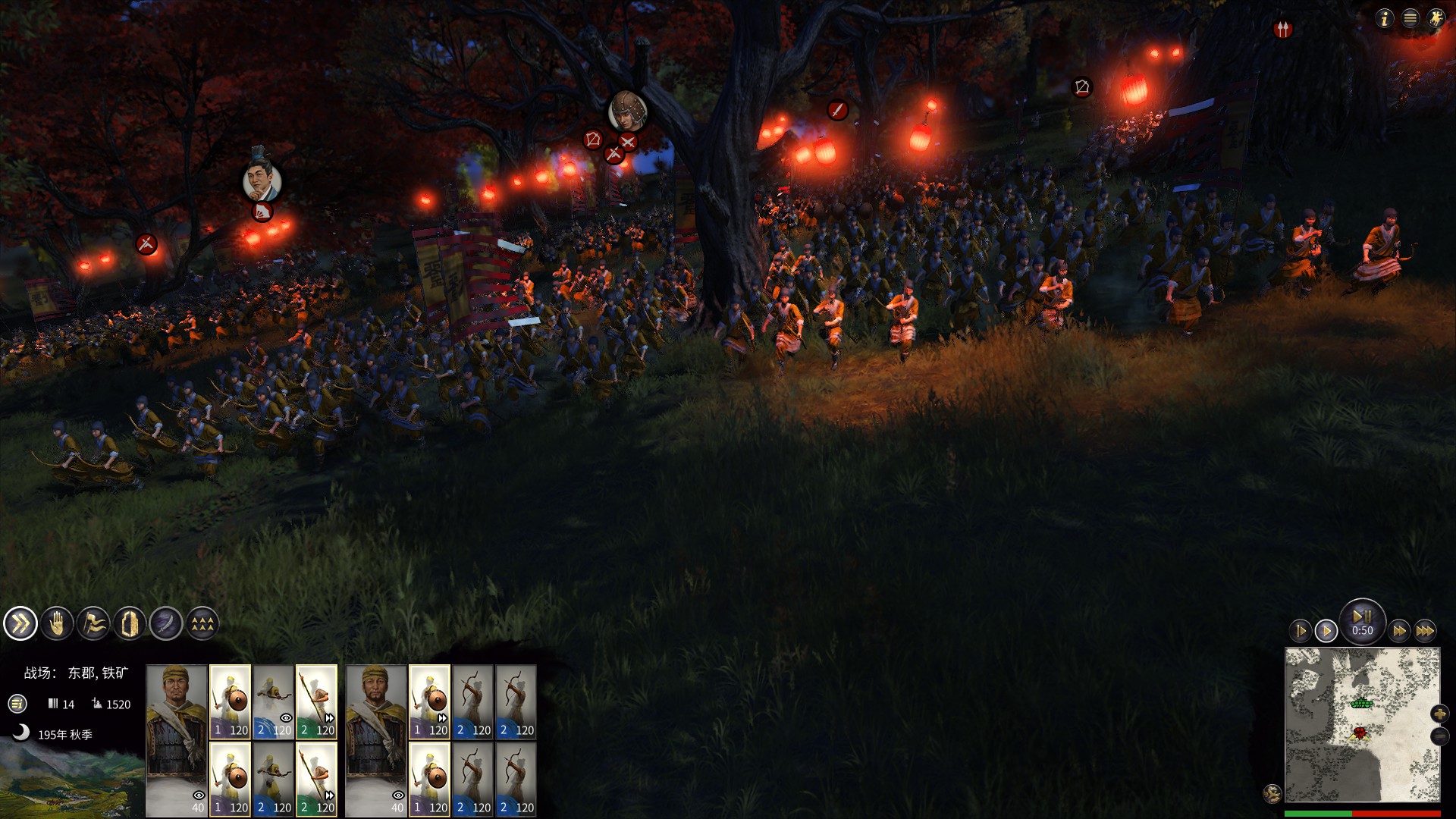Open the info help button
This screenshot has width=1456, height=819.
click(x=1385, y=19)
